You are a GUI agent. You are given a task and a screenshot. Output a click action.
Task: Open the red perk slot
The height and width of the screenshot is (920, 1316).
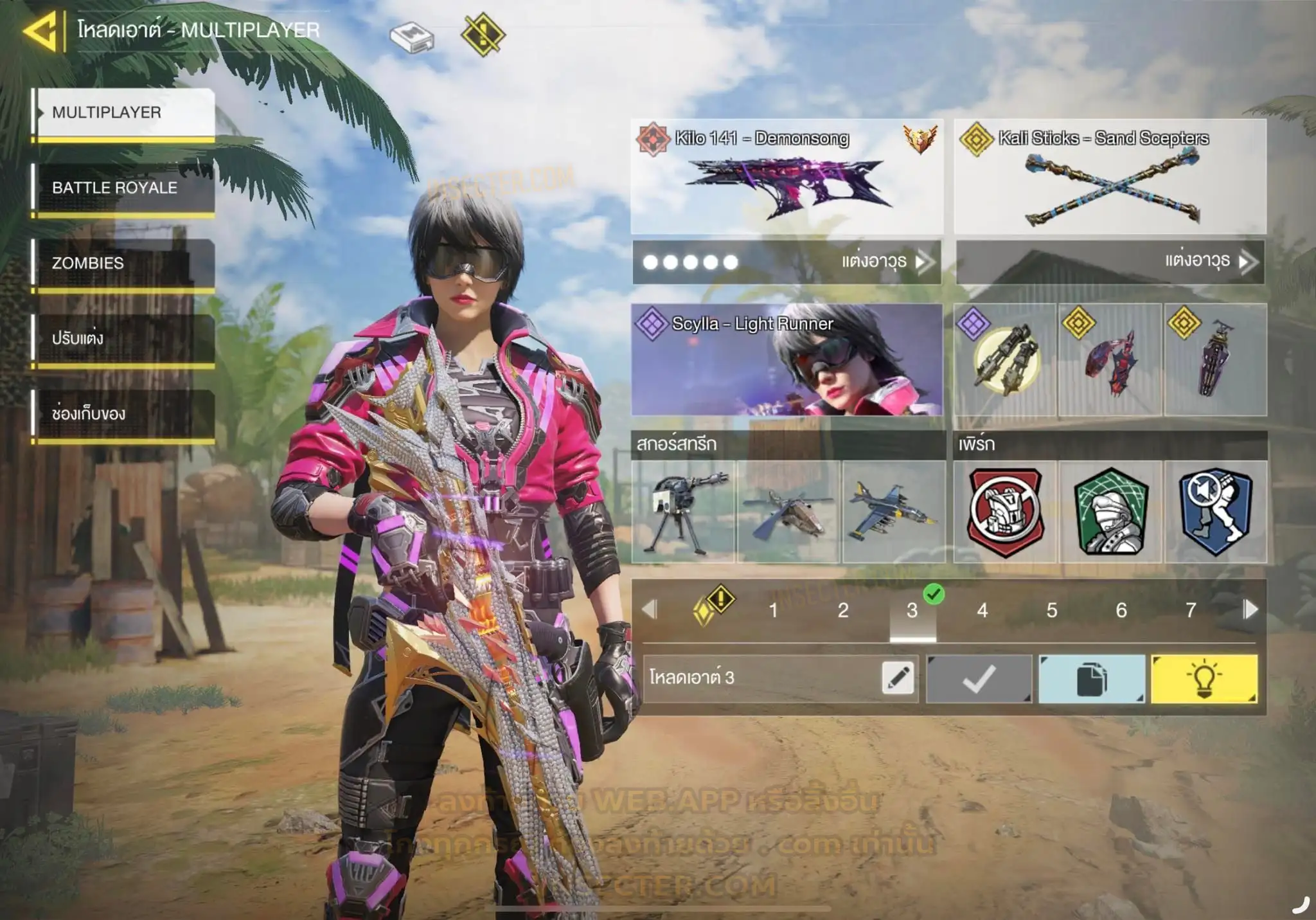click(x=1005, y=512)
